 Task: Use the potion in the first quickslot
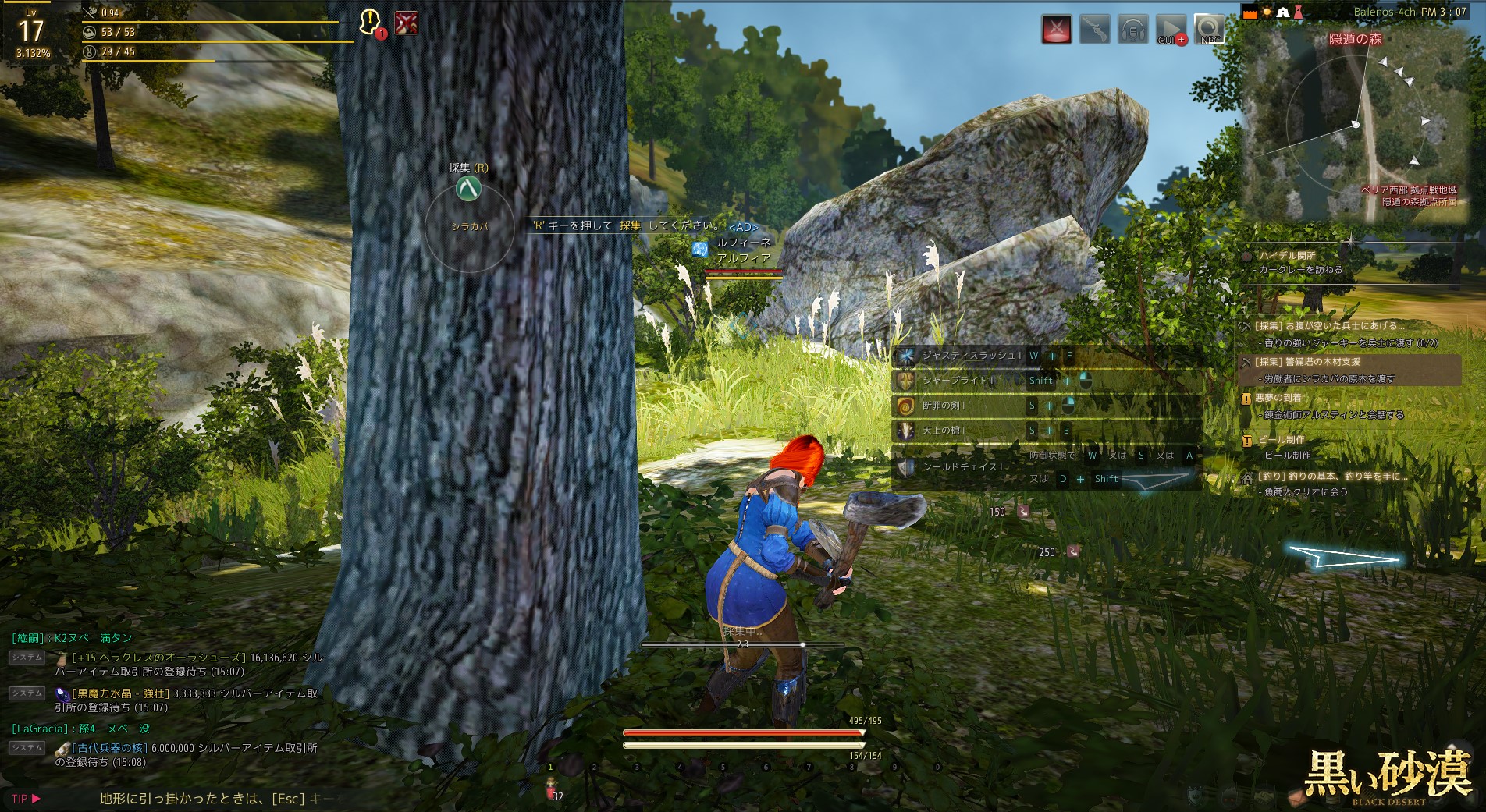click(x=551, y=789)
